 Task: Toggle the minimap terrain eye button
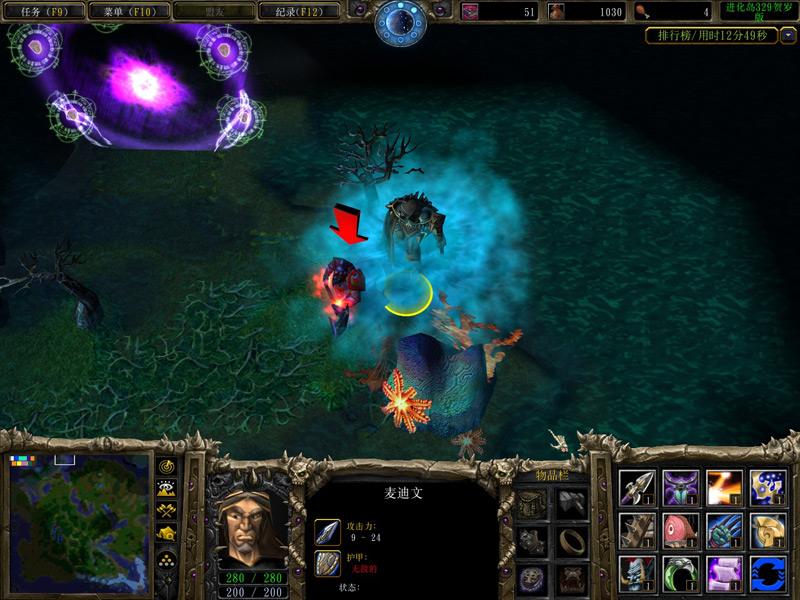point(166,489)
